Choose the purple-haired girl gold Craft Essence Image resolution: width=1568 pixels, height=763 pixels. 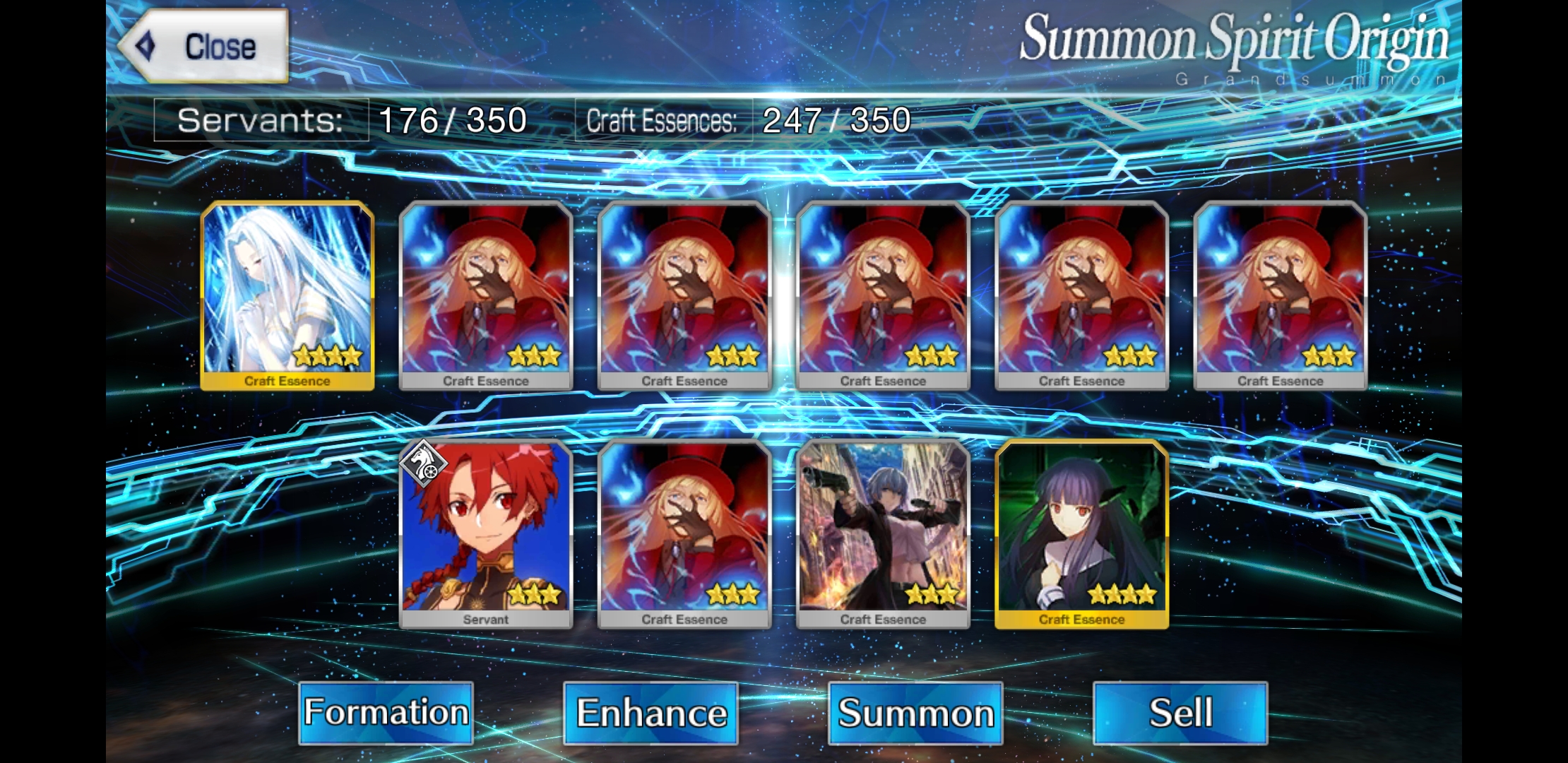tap(1081, 533)
